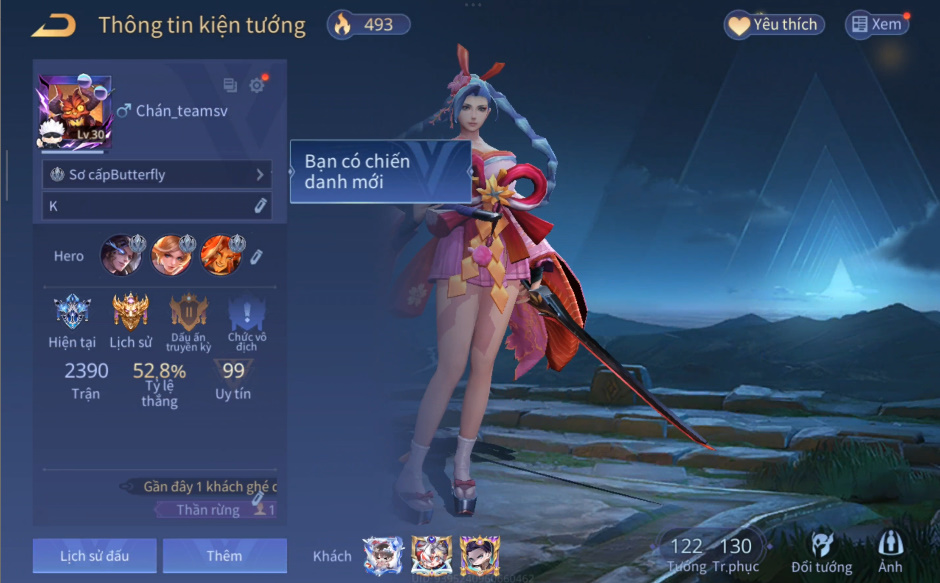Open the profile settings gear icon
This screenshot has width=940, height=583.
tap(257, 86)
